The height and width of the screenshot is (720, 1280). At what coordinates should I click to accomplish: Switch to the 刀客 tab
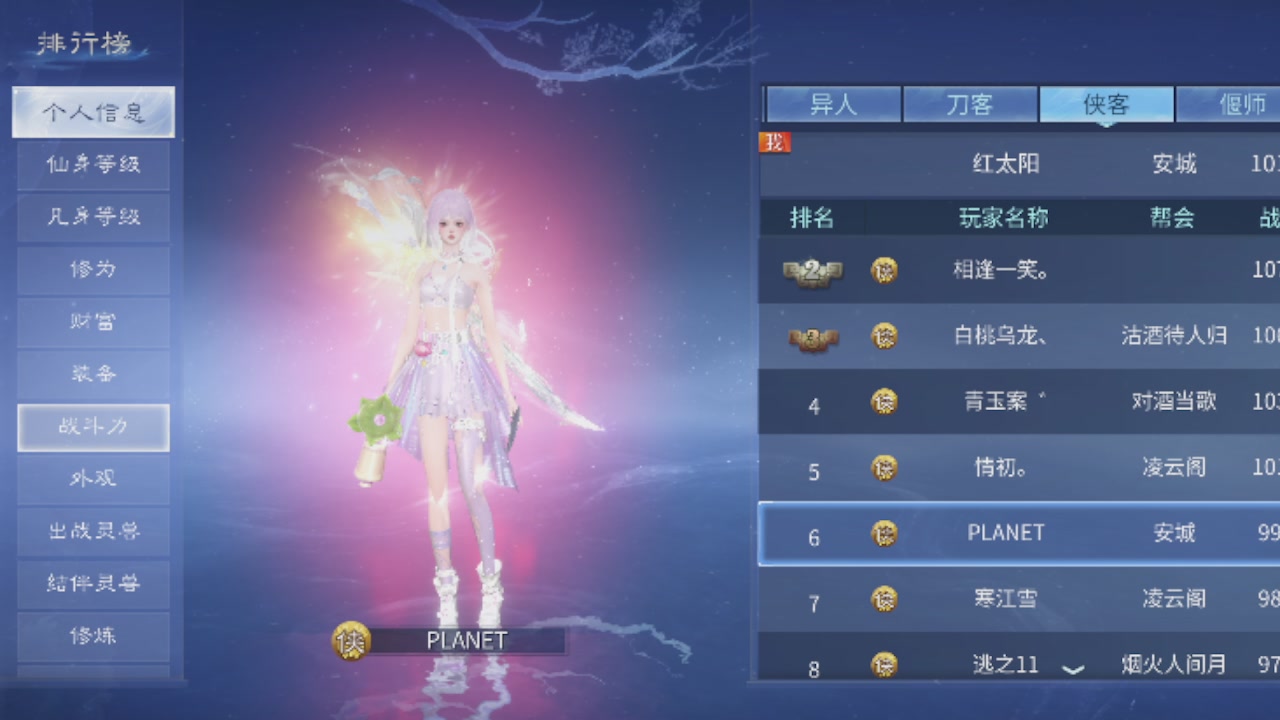970,103
